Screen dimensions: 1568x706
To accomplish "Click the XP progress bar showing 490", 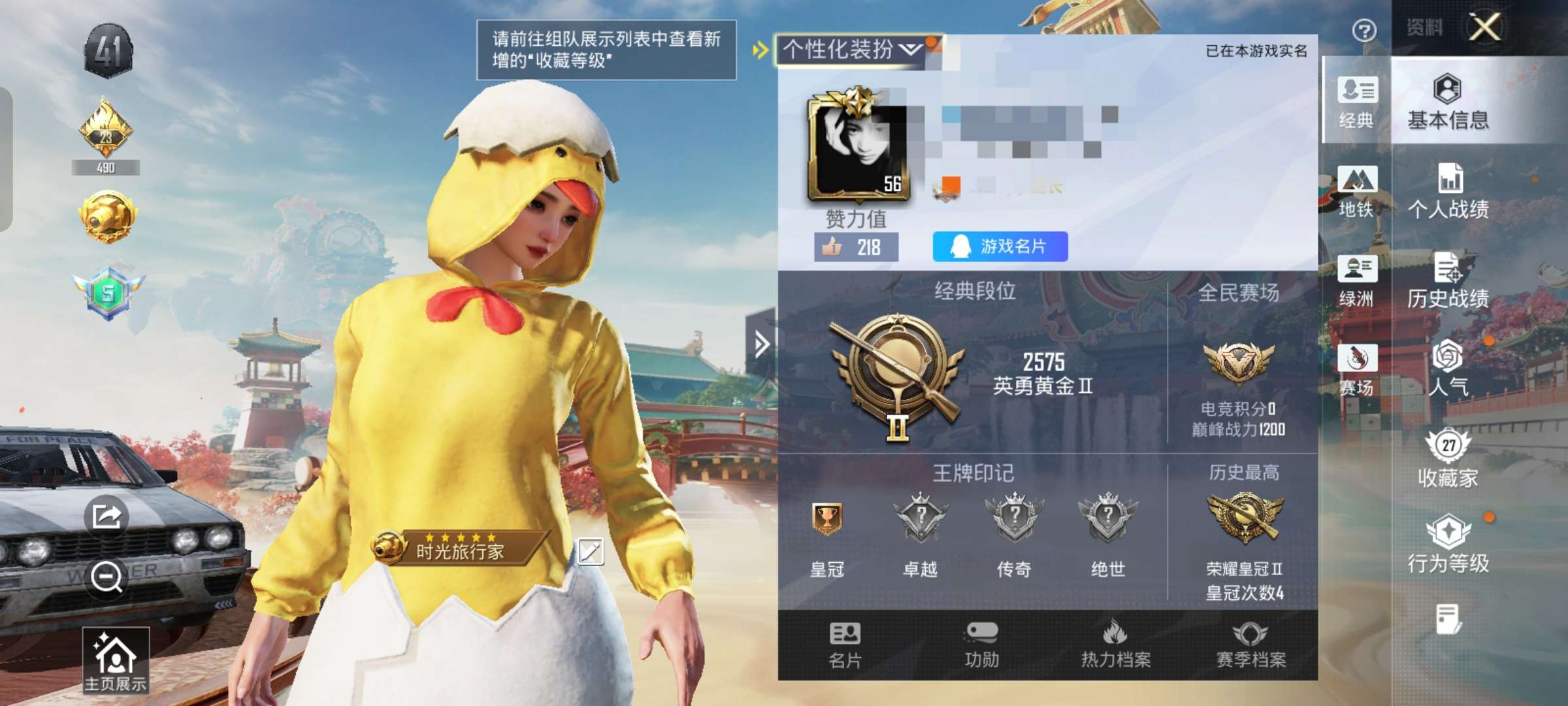I will 108,167.
